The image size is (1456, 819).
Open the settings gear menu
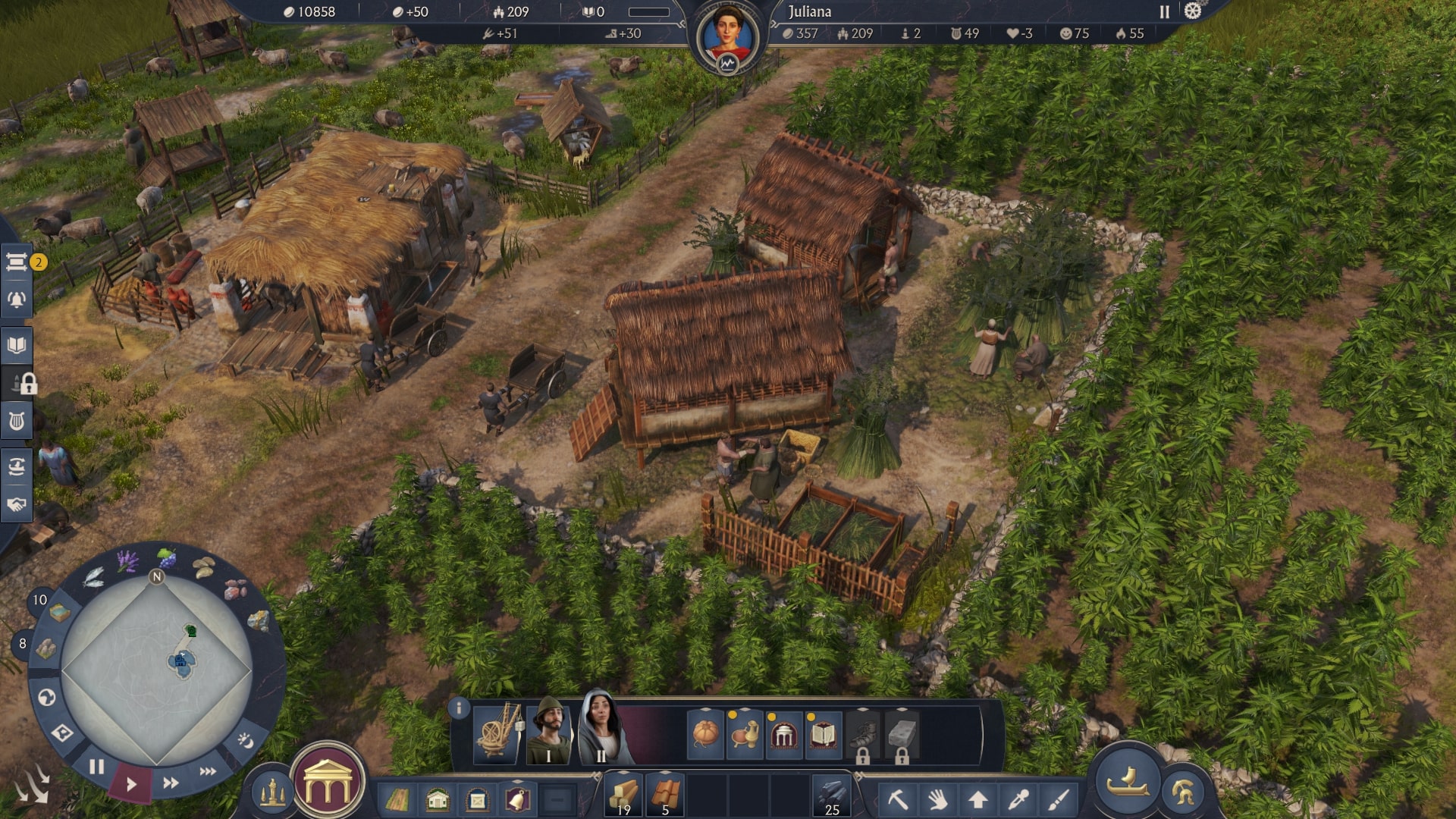point(1193,11)
